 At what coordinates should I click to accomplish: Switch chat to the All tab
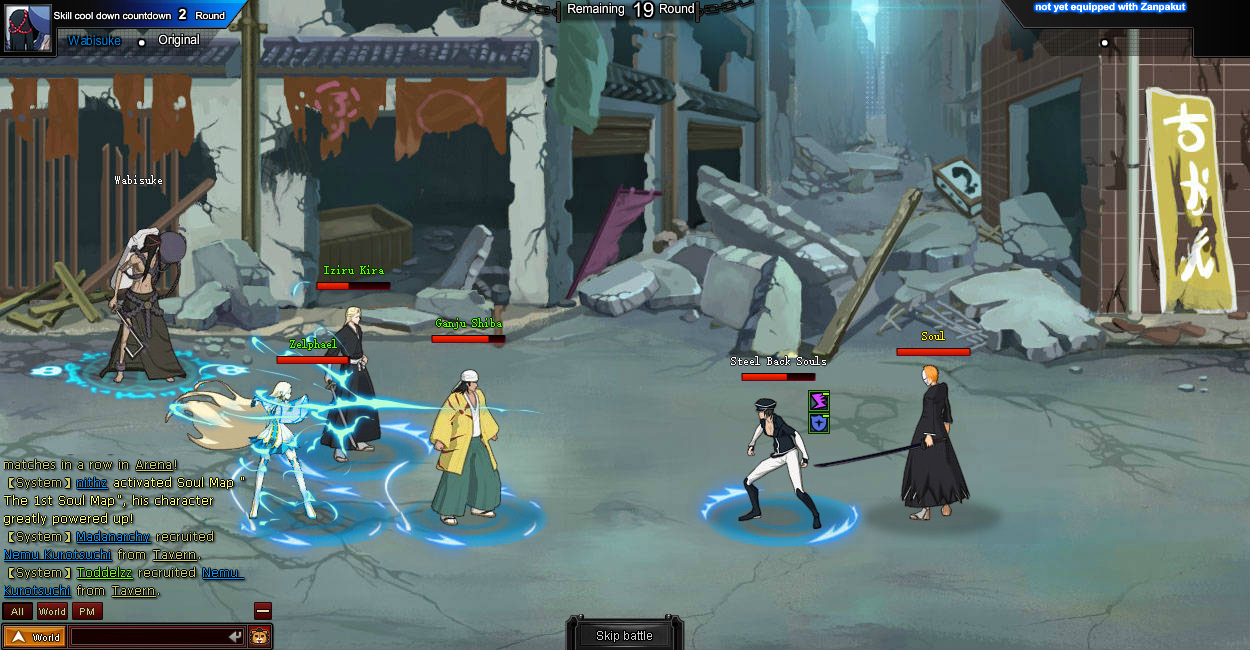[x=17, y=611]
